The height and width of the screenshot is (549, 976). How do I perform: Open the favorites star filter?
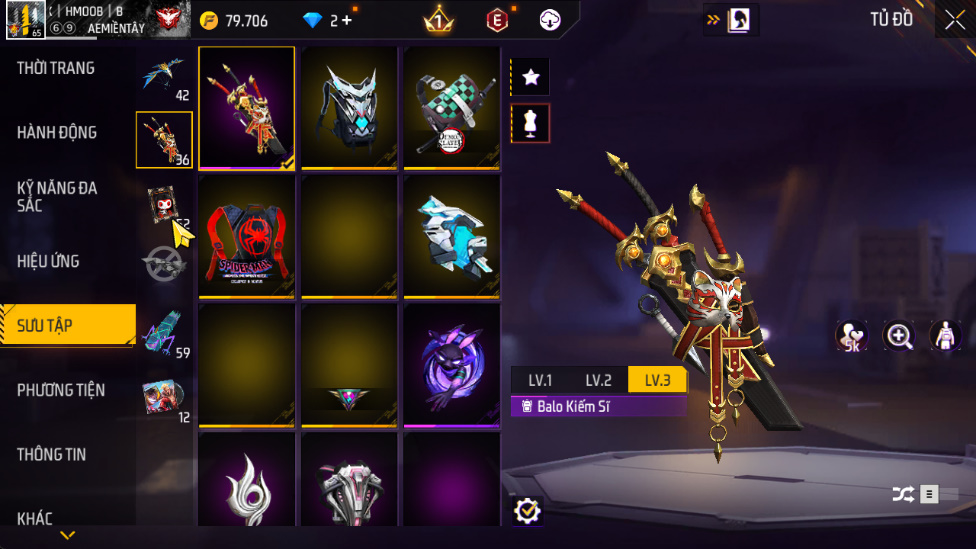(530, 77)
